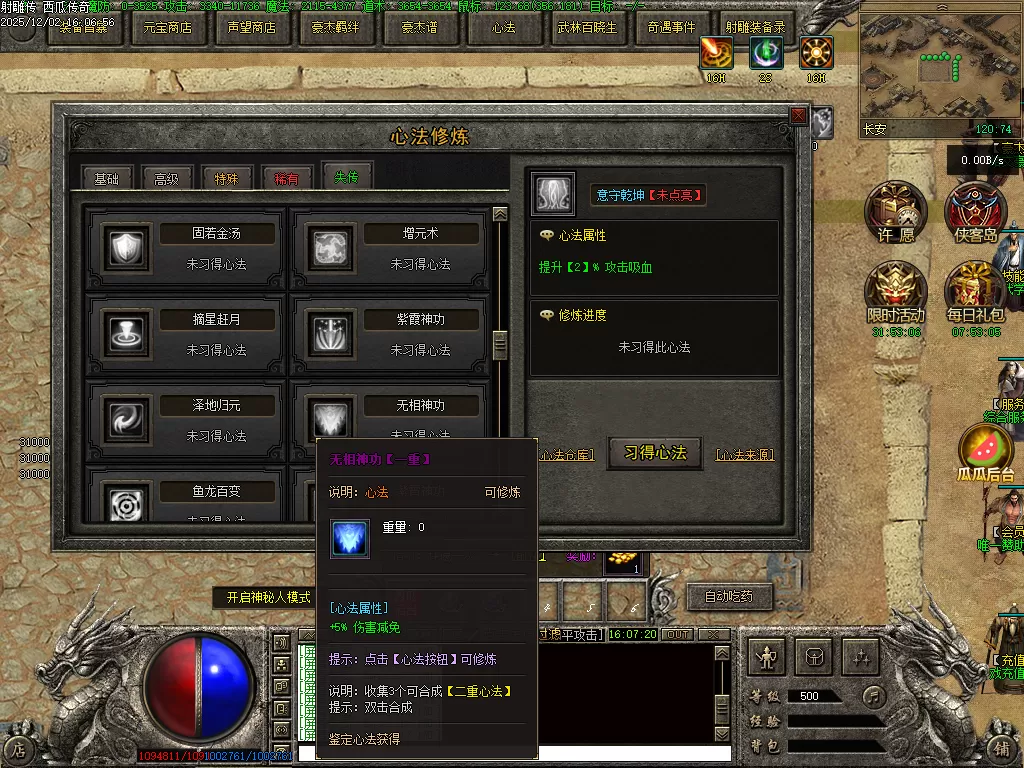Switch to the 基础 tab
The height and width of the screenshot is (768, 1024).
click(106, 179)
